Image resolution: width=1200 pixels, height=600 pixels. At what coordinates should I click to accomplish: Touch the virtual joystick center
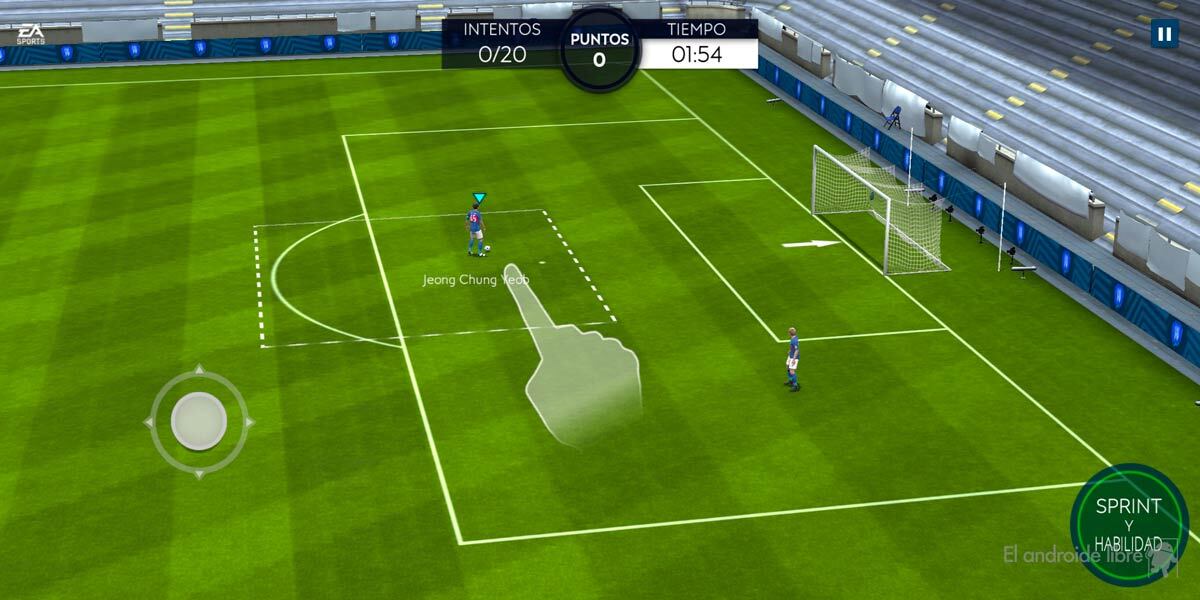pos(199,421)
